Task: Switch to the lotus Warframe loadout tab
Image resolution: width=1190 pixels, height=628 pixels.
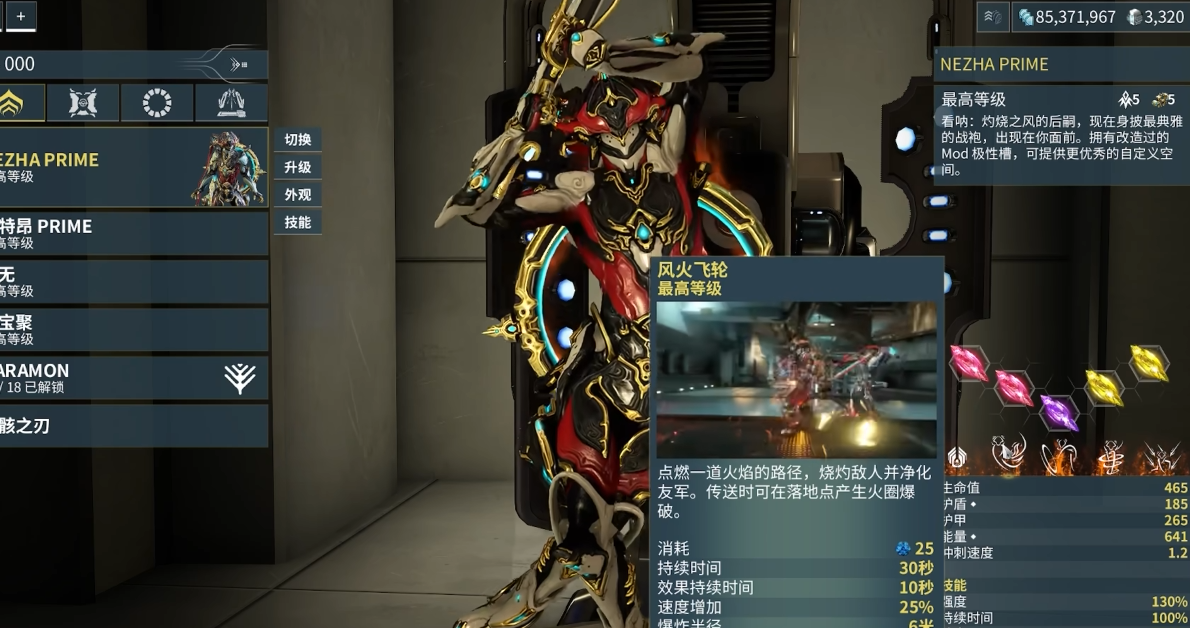Action: tap(21, 102)
